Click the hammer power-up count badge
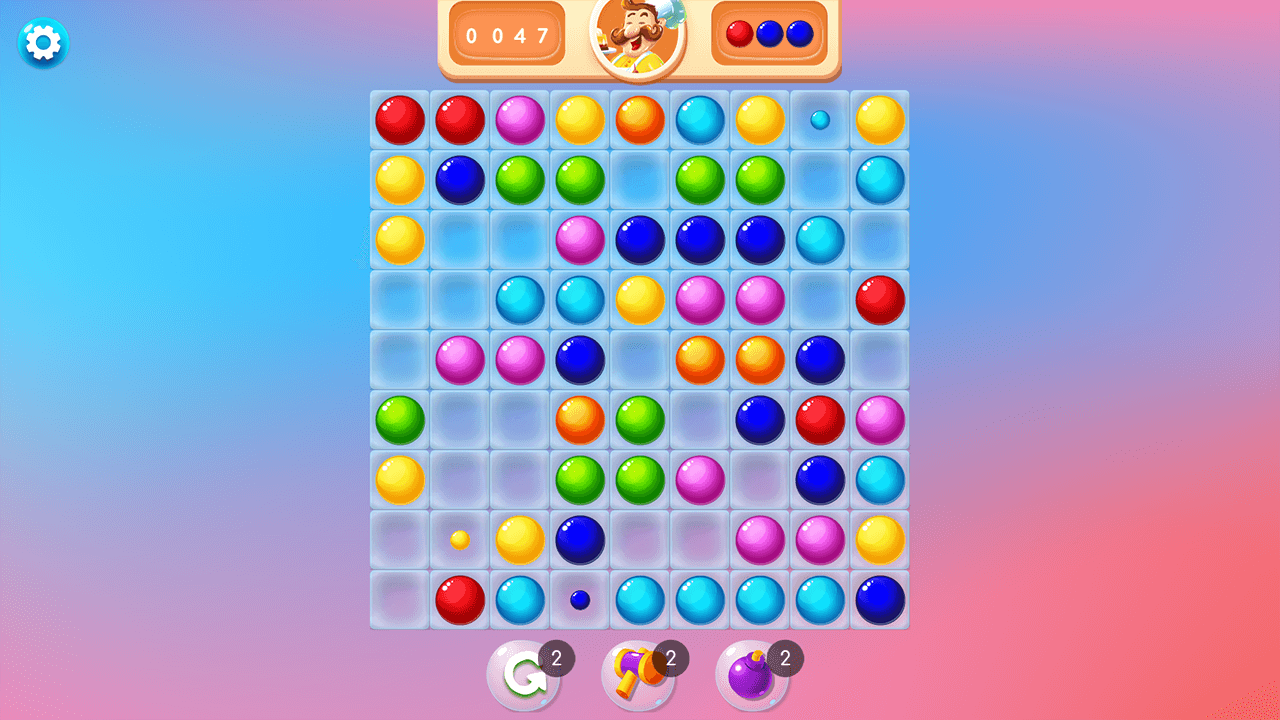 pyautogui.click(x=671, y=658)
